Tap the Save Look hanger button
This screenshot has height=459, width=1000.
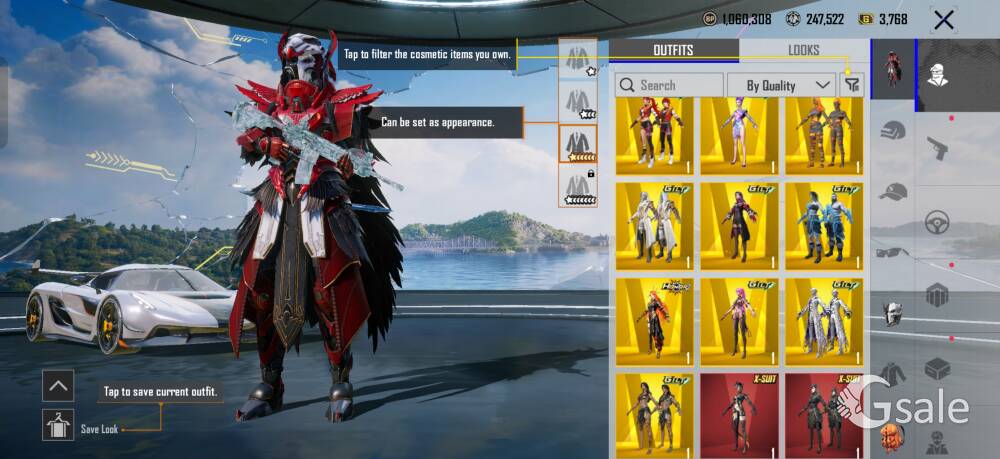[x=58, y=425]
